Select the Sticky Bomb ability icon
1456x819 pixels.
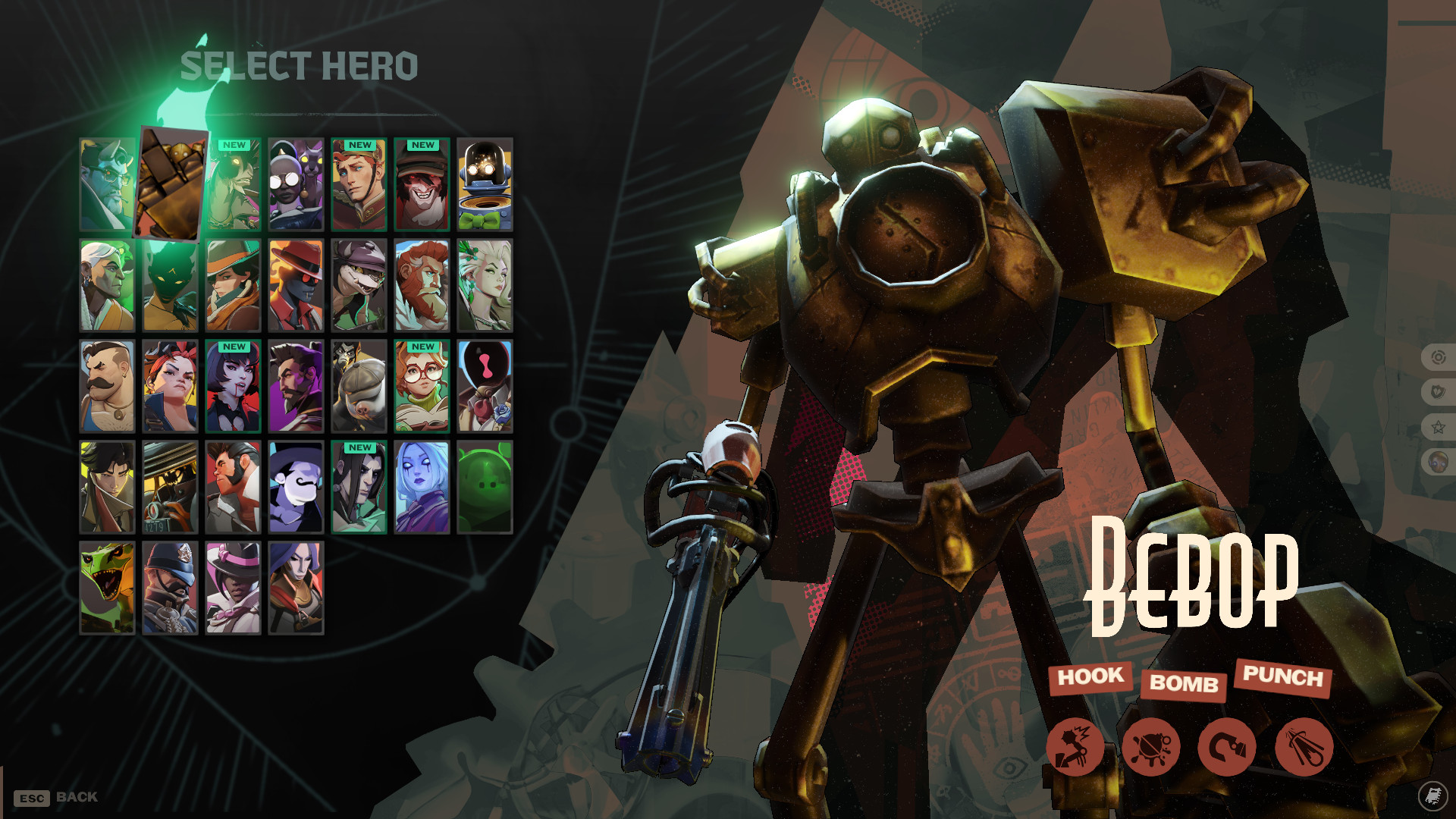pyautogui.click(x=1153, y=747)
